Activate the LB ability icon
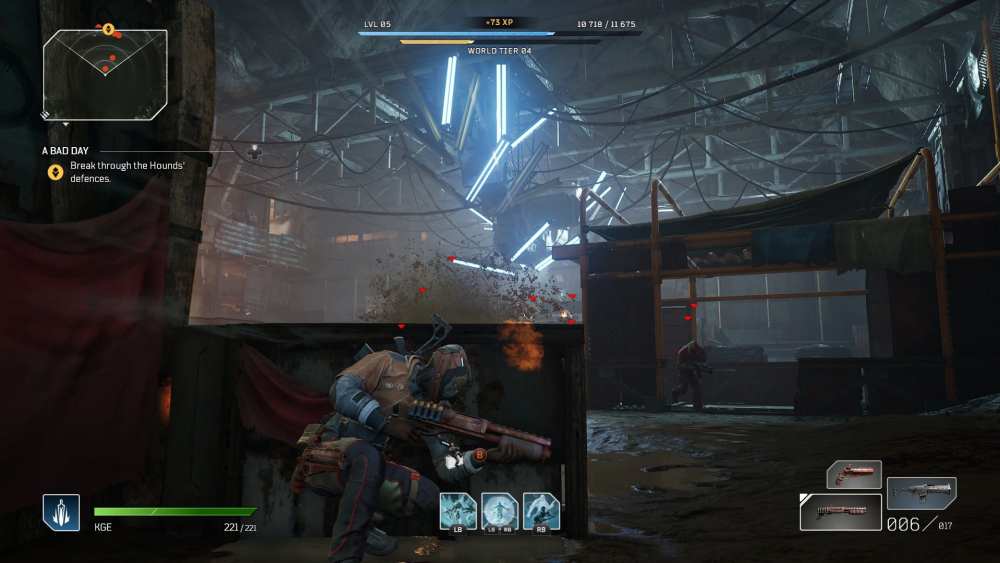Screen dimensions: 1000x563 (458, 511)
